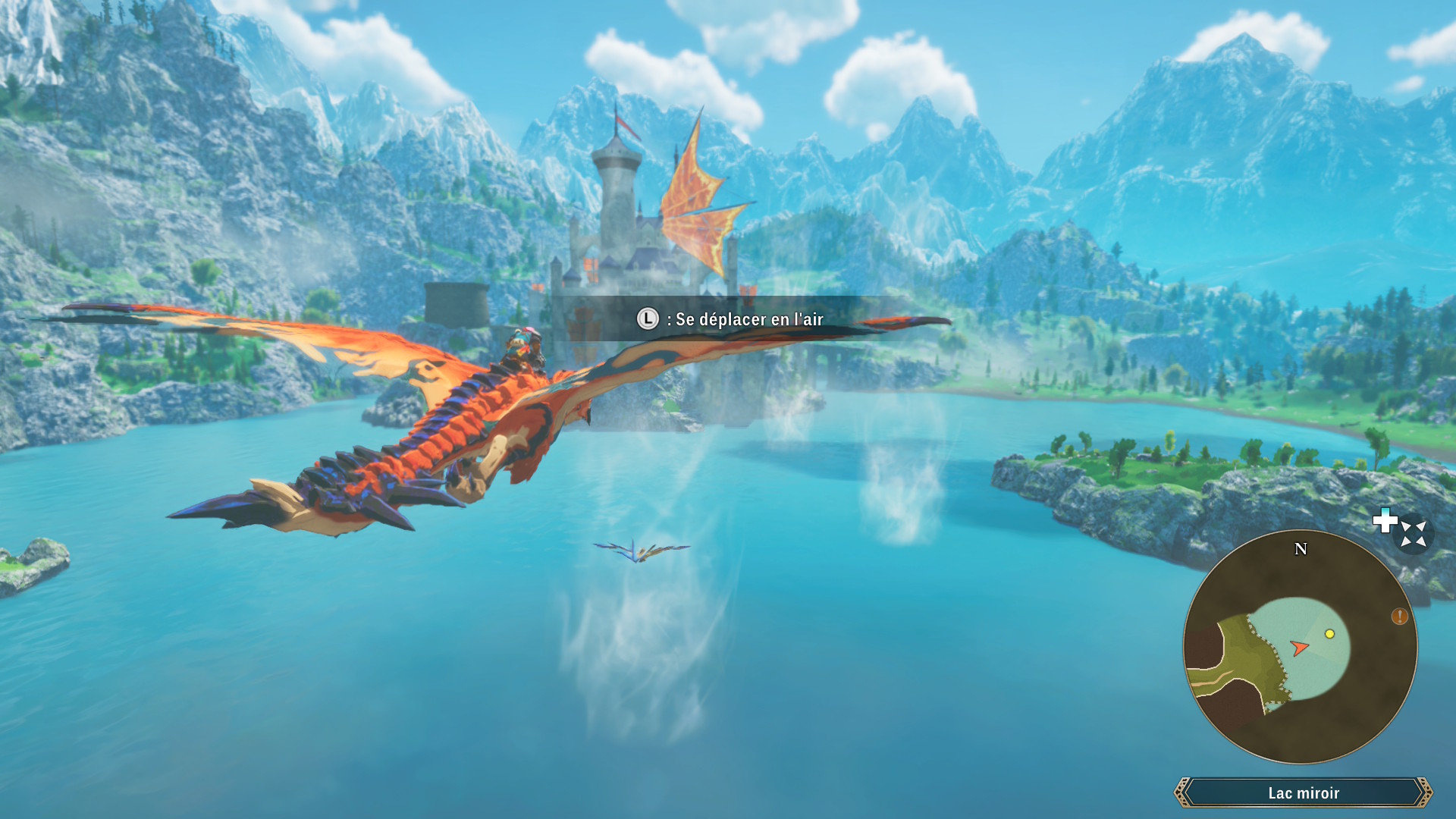This screenshot has width=1456, height=819.
Task: Expand the minimap with the arrows icon
Action: coord(1413,533)
